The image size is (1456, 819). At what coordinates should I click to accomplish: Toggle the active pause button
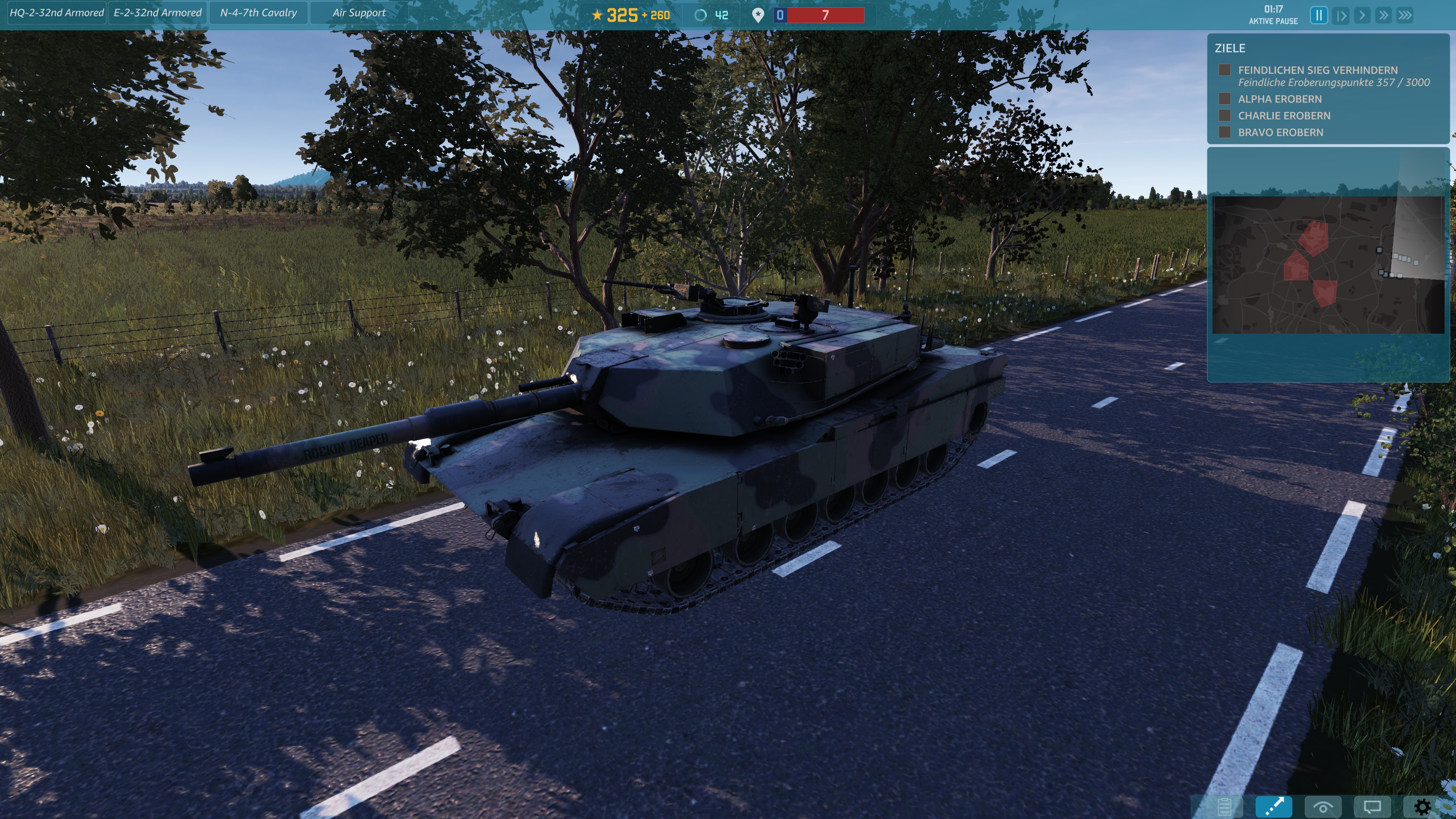point(1319,15)
